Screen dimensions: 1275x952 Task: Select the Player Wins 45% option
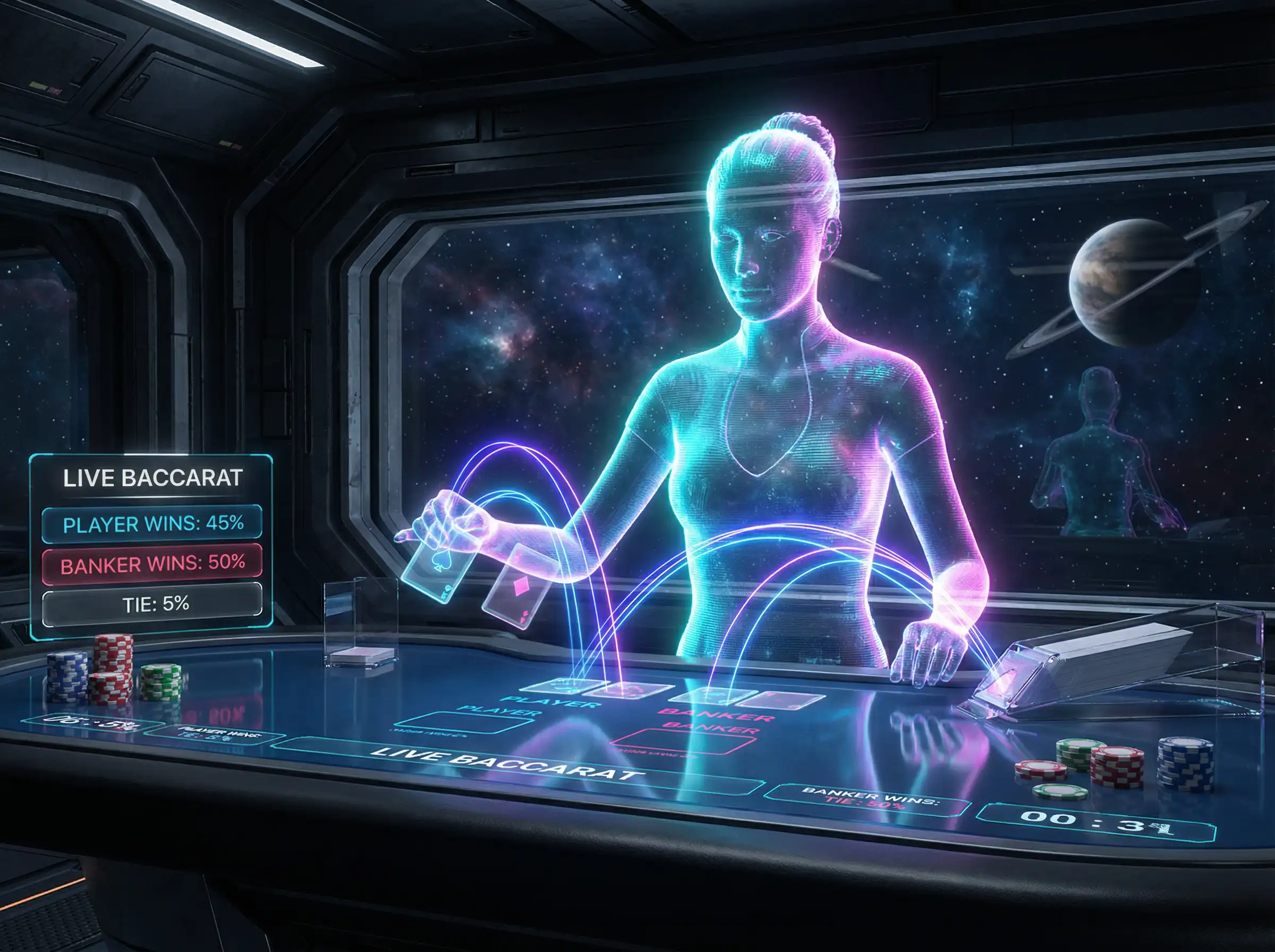click(152, 524)
